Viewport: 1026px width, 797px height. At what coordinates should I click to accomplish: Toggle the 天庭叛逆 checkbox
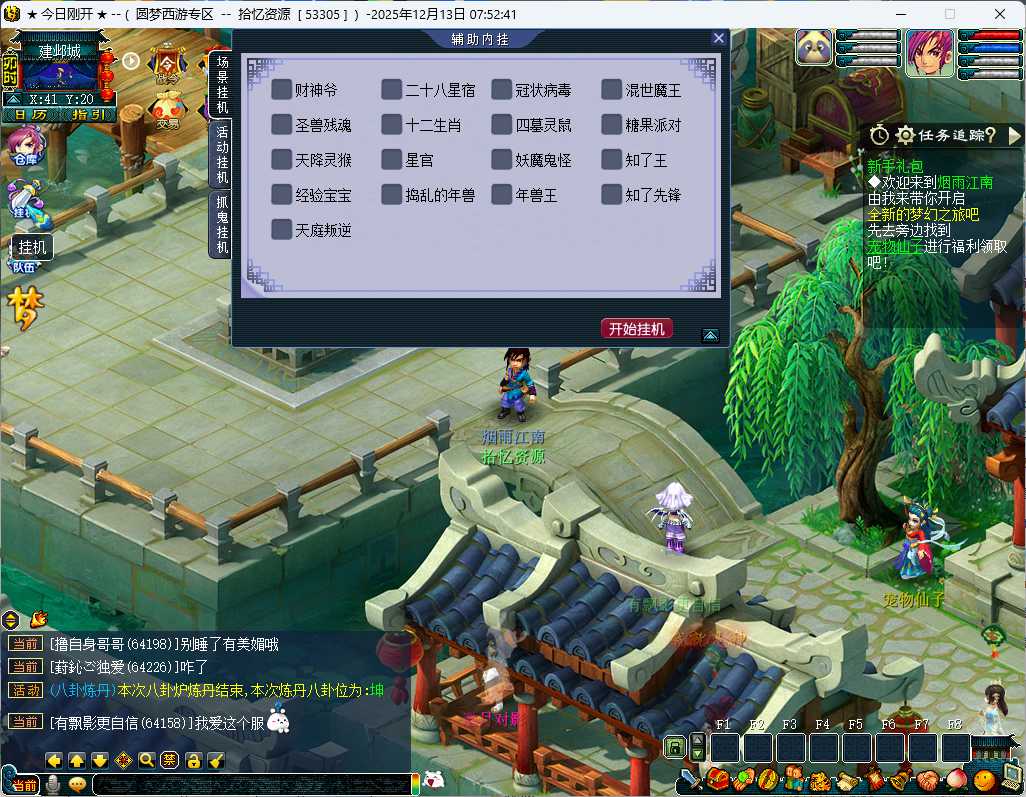pos(281,230)
